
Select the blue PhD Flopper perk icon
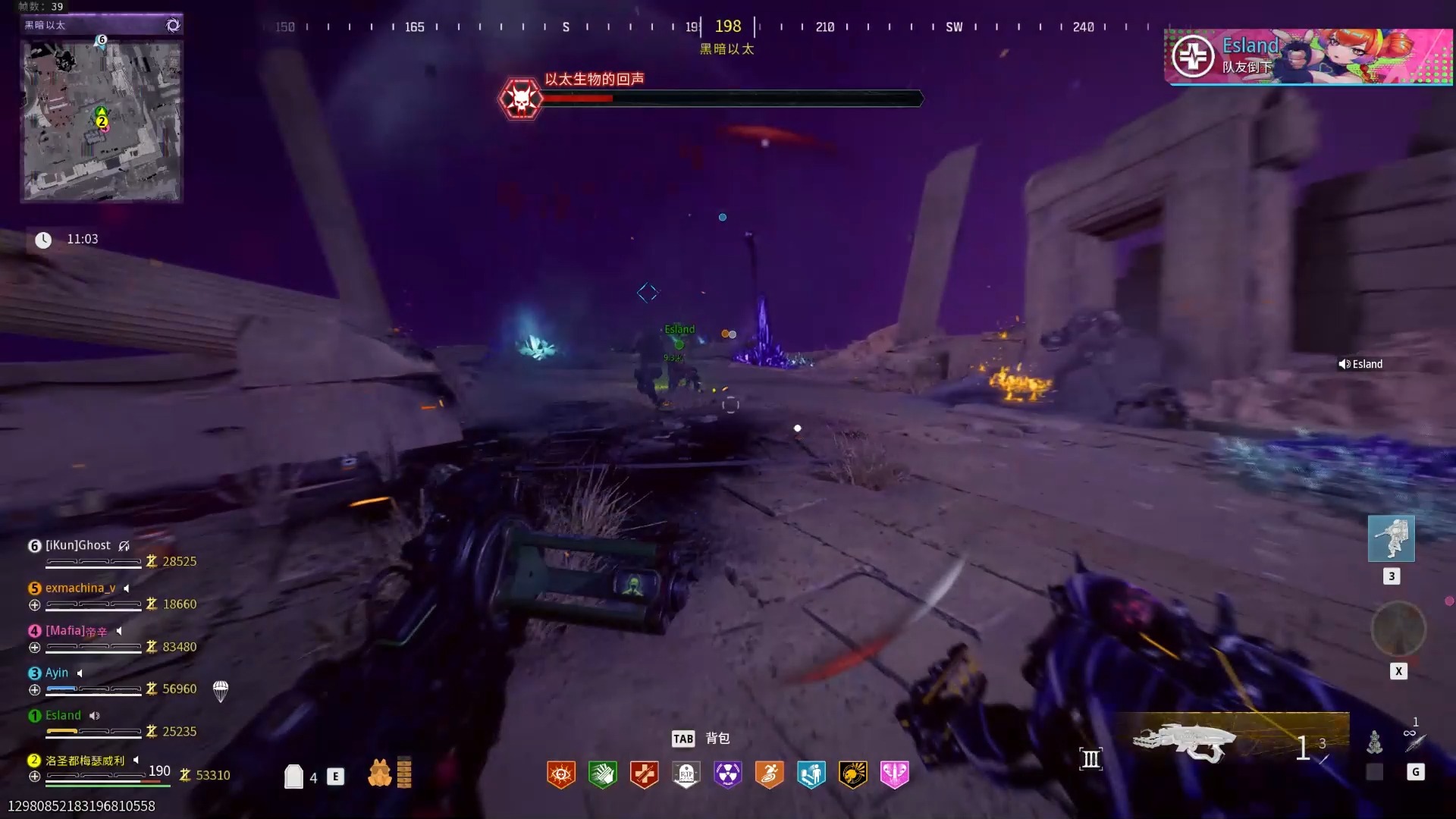(x=811, y=774)
